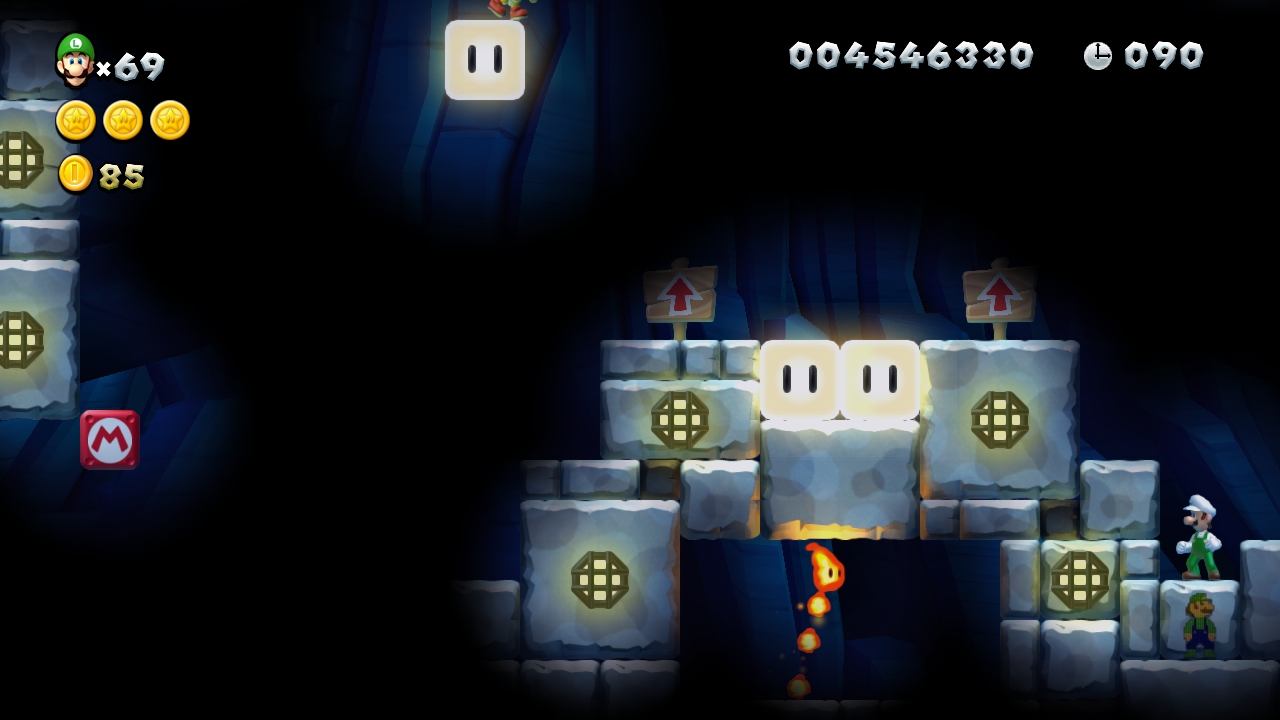Click the clock icon next to the timer
1280x720 pixels.
pos(1096,56)
